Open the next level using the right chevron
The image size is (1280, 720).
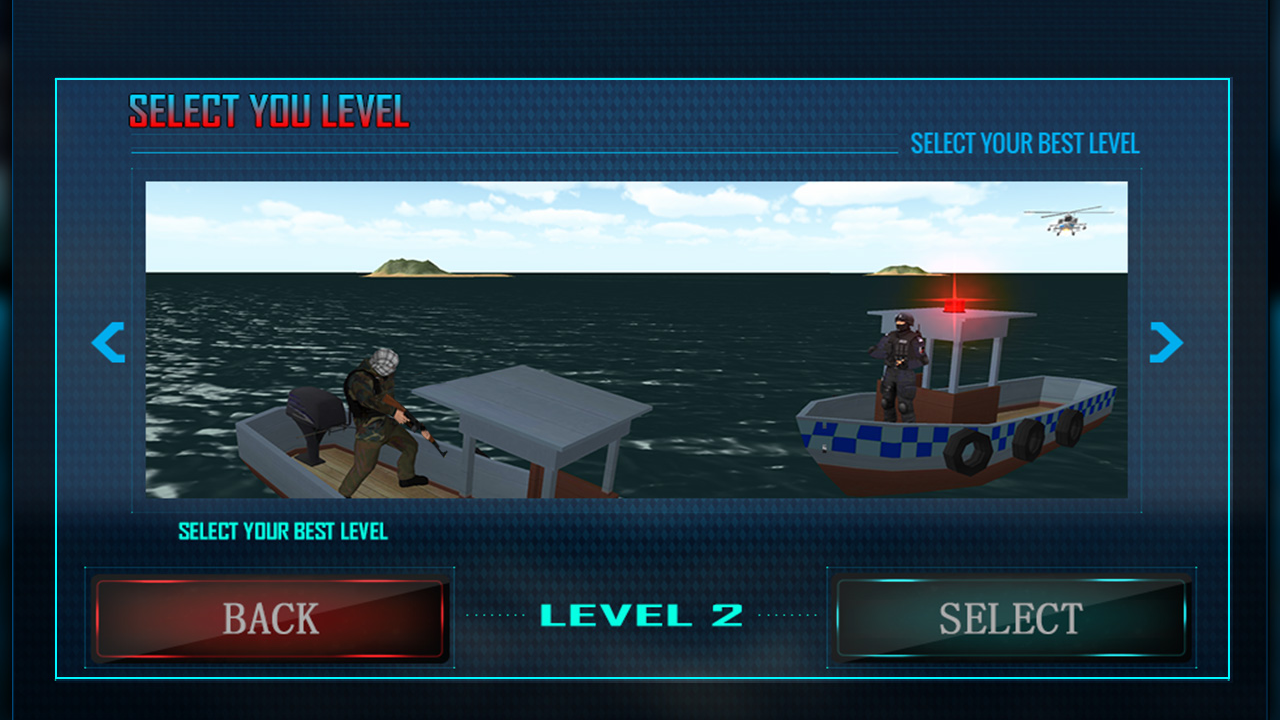point(1164,342)
